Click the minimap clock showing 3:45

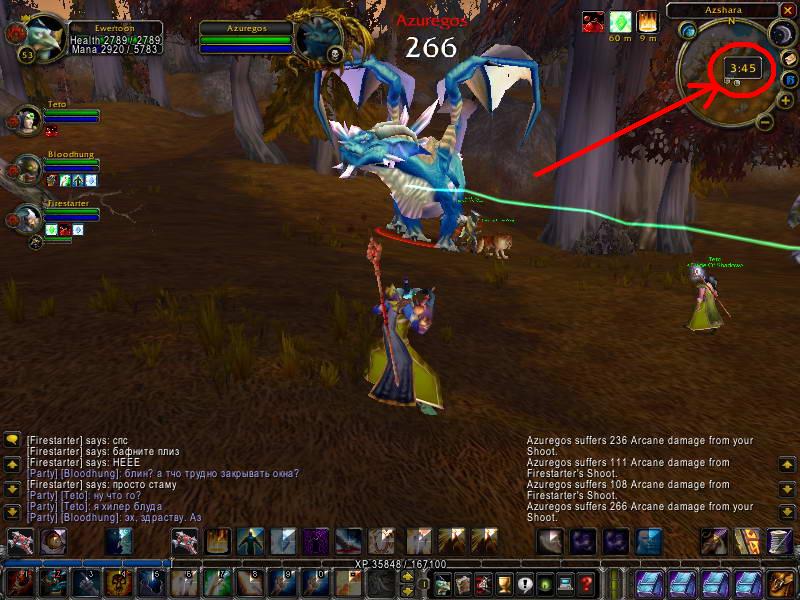pos(743,68)
